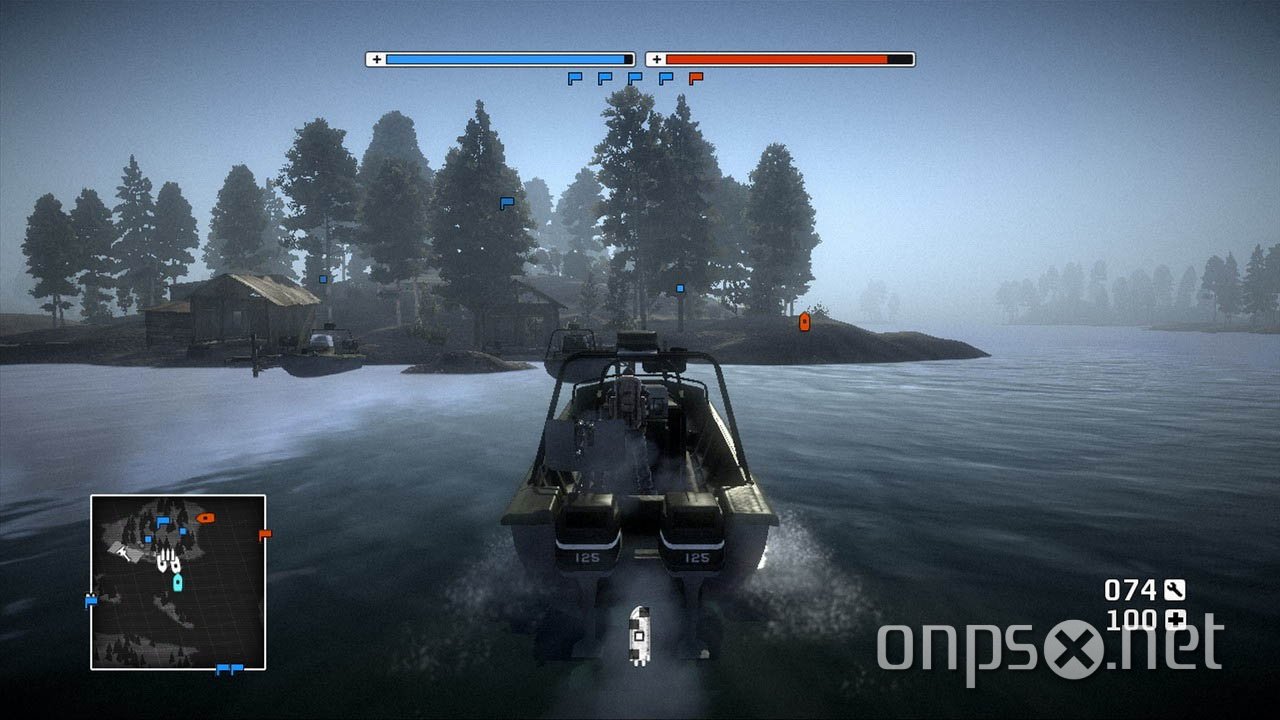The height and width of the screenshot is (720, 1280).
Task: Click the orange enemy boat icon on minimap
Action: click(x=206, y=518)
